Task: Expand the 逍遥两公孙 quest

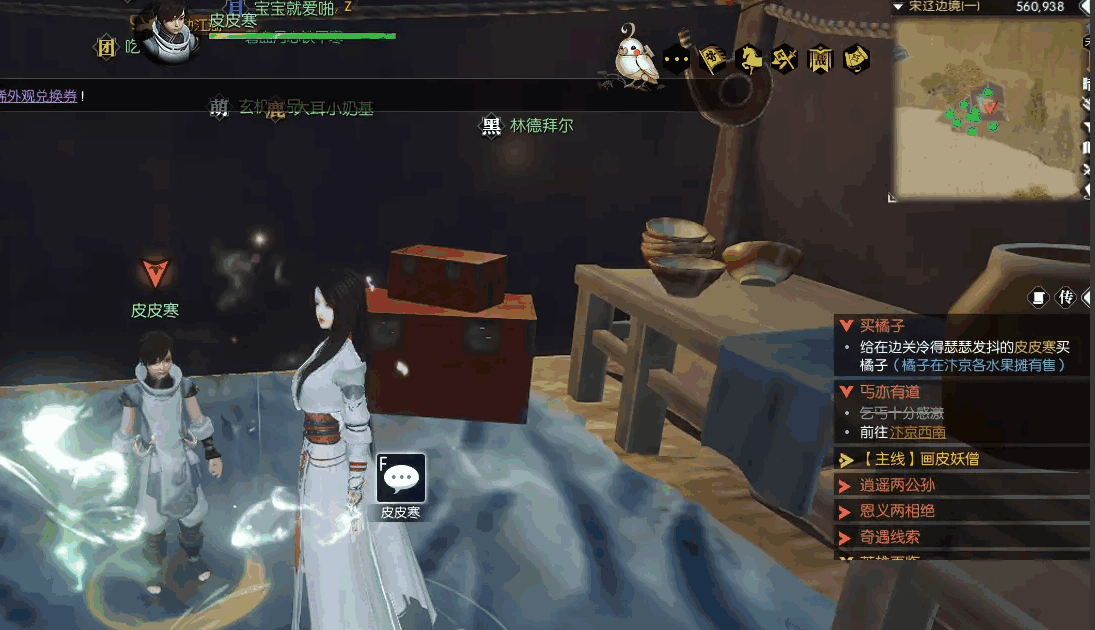Action: point(846,486)
